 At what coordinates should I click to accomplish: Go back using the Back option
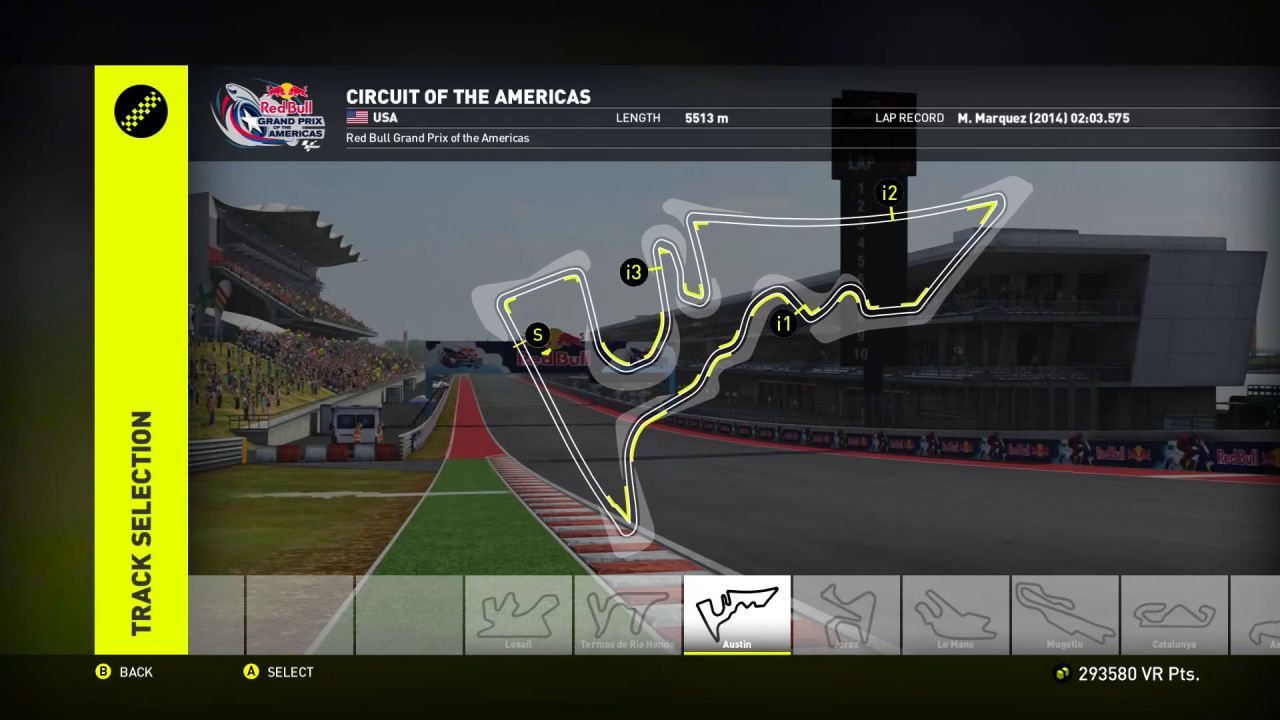click(x=126, y=672)
